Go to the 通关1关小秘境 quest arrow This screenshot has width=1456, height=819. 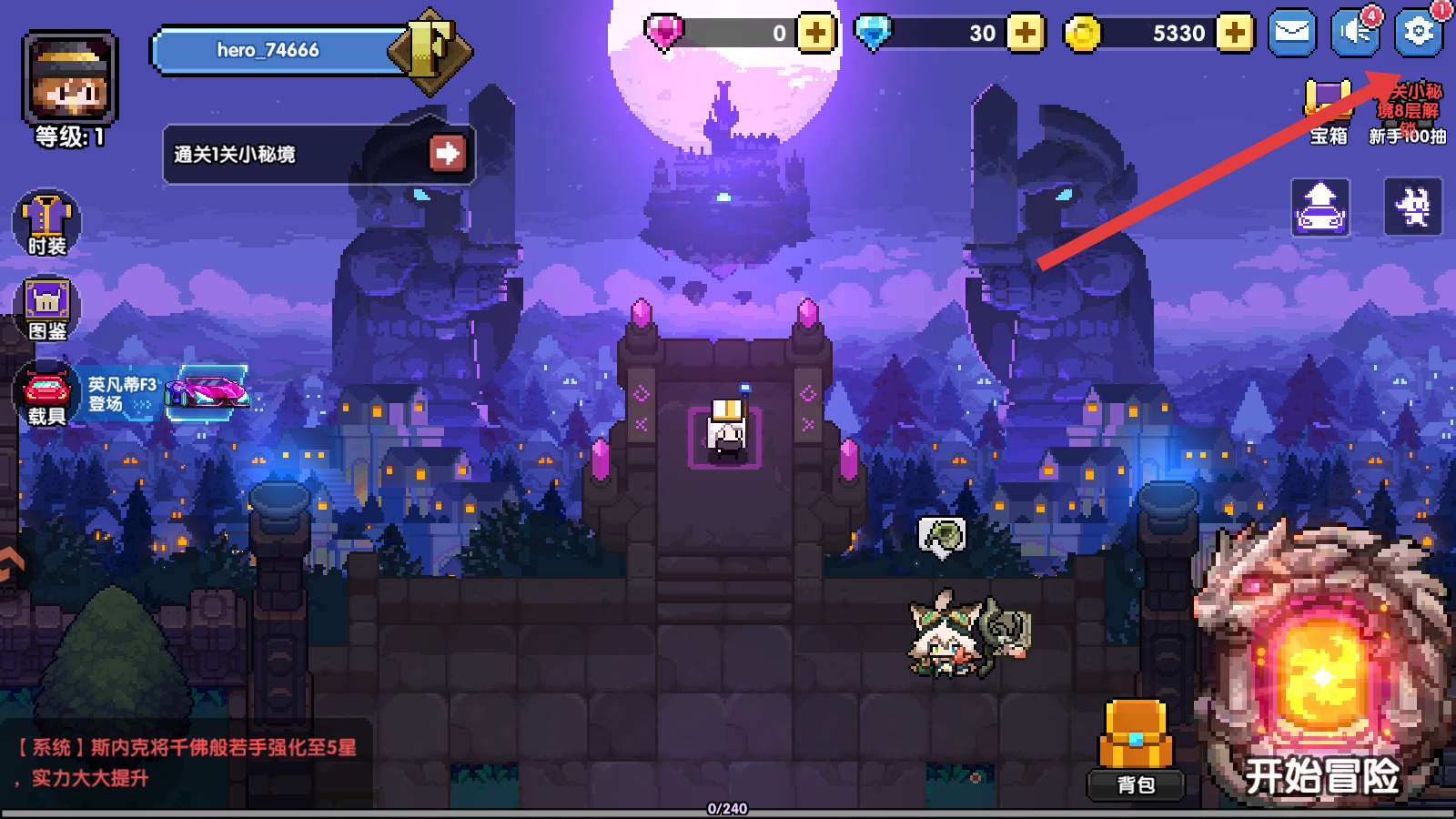pyautogui.click(x=447, y=153)
